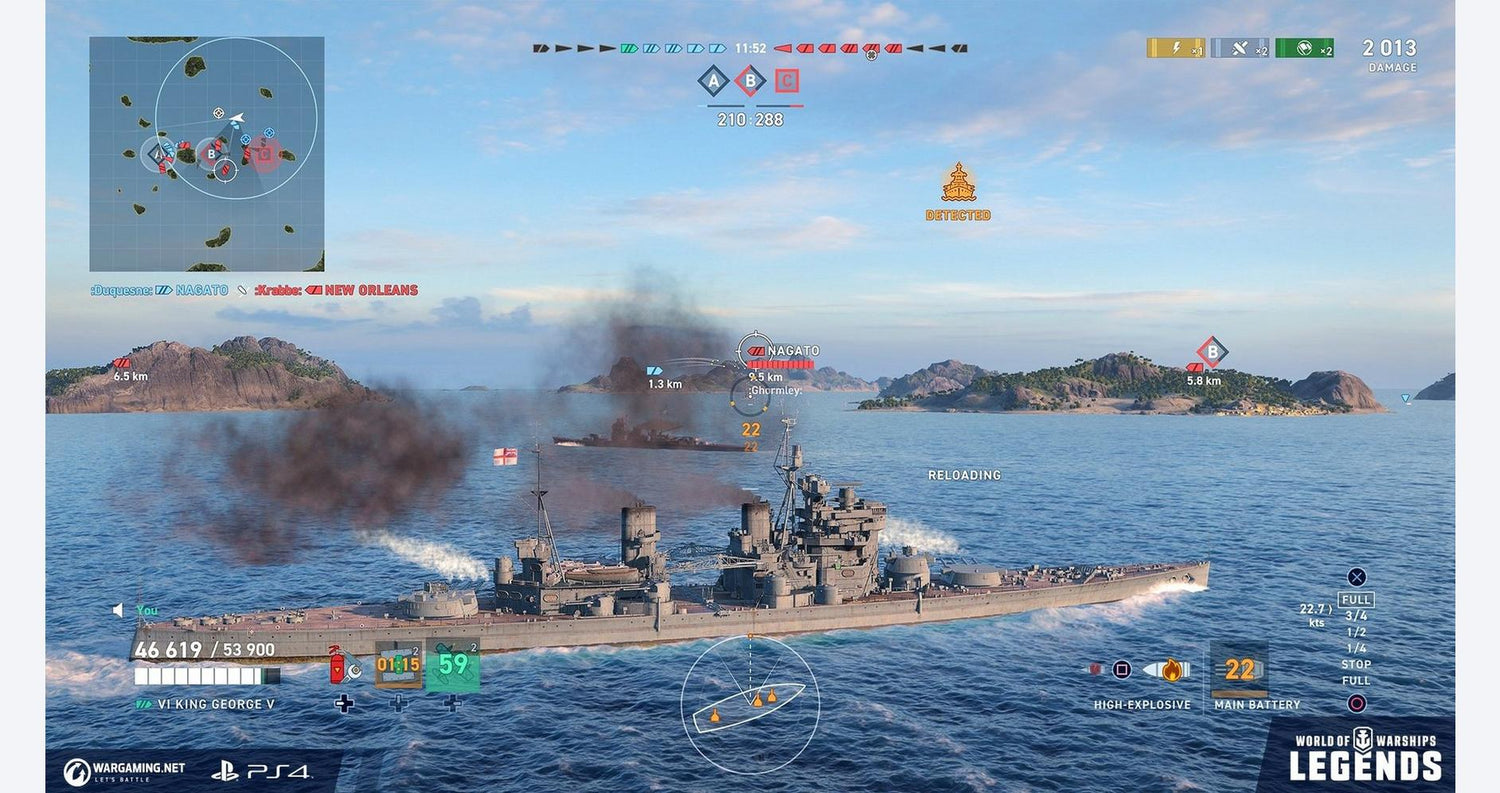This screenshot has height=793, width=1500.
Task: Set engine throttle to STOP
Action: coord(1356,664)
